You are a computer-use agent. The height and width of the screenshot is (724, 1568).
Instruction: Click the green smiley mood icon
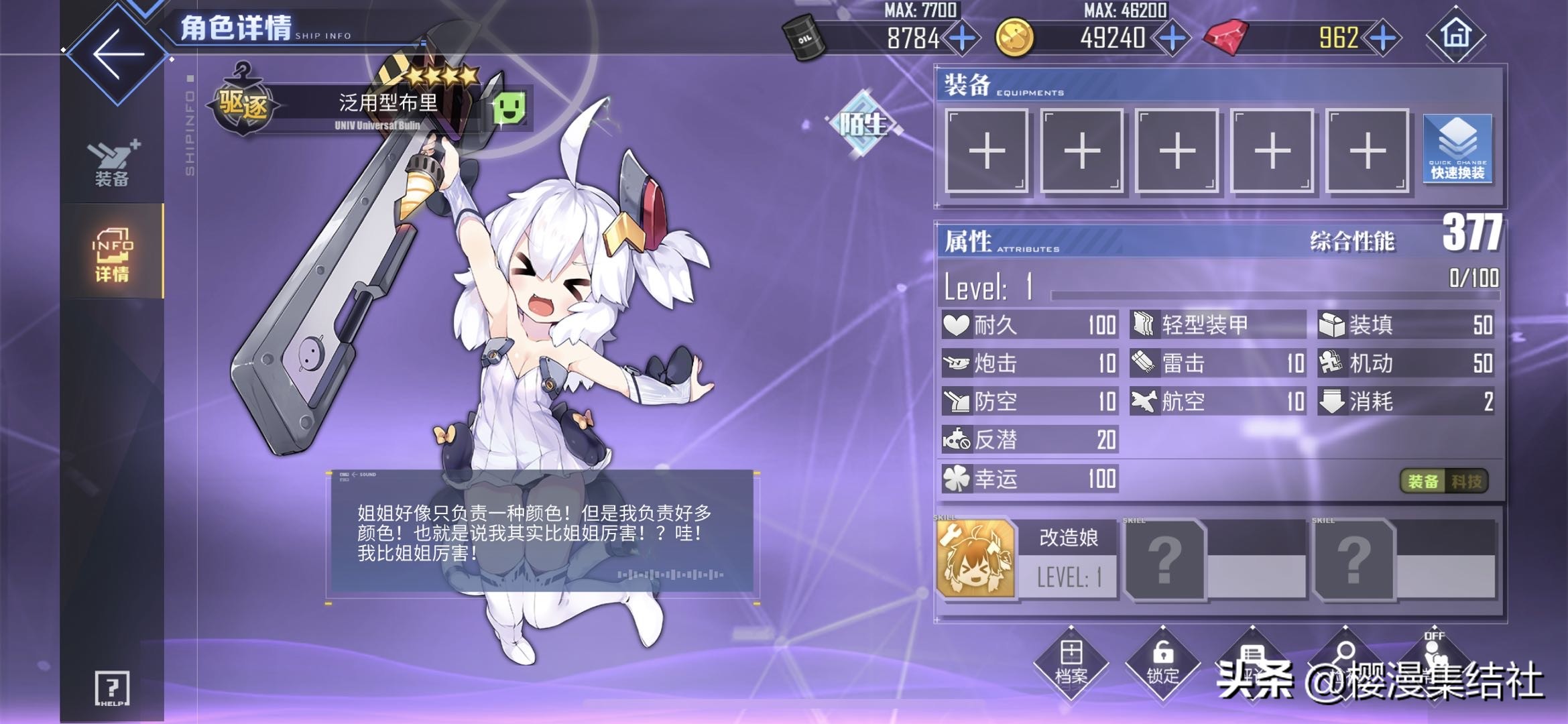(509, 107)
